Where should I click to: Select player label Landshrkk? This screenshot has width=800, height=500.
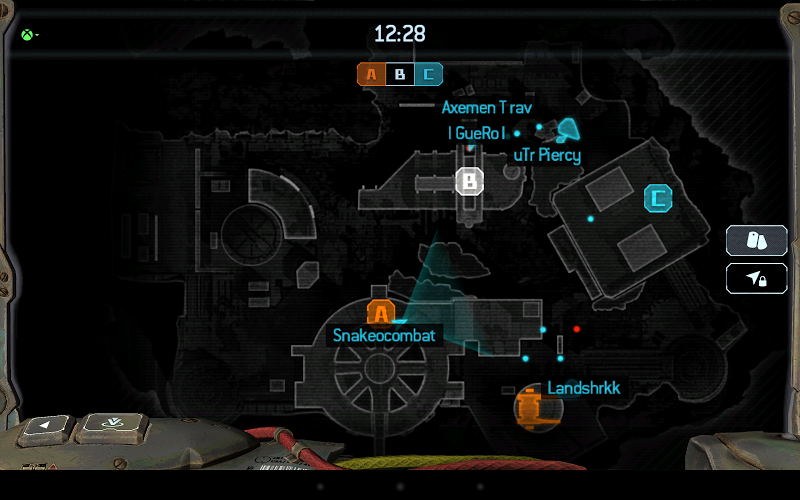coord(578,388)
